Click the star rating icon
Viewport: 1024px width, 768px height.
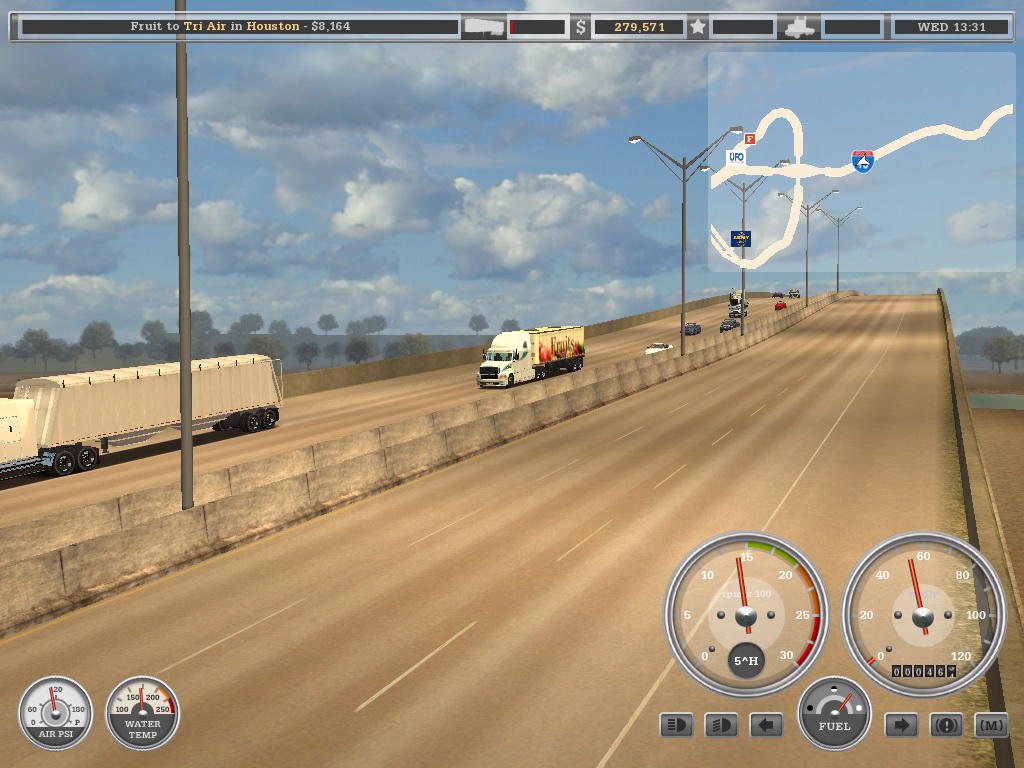(699, 27)
